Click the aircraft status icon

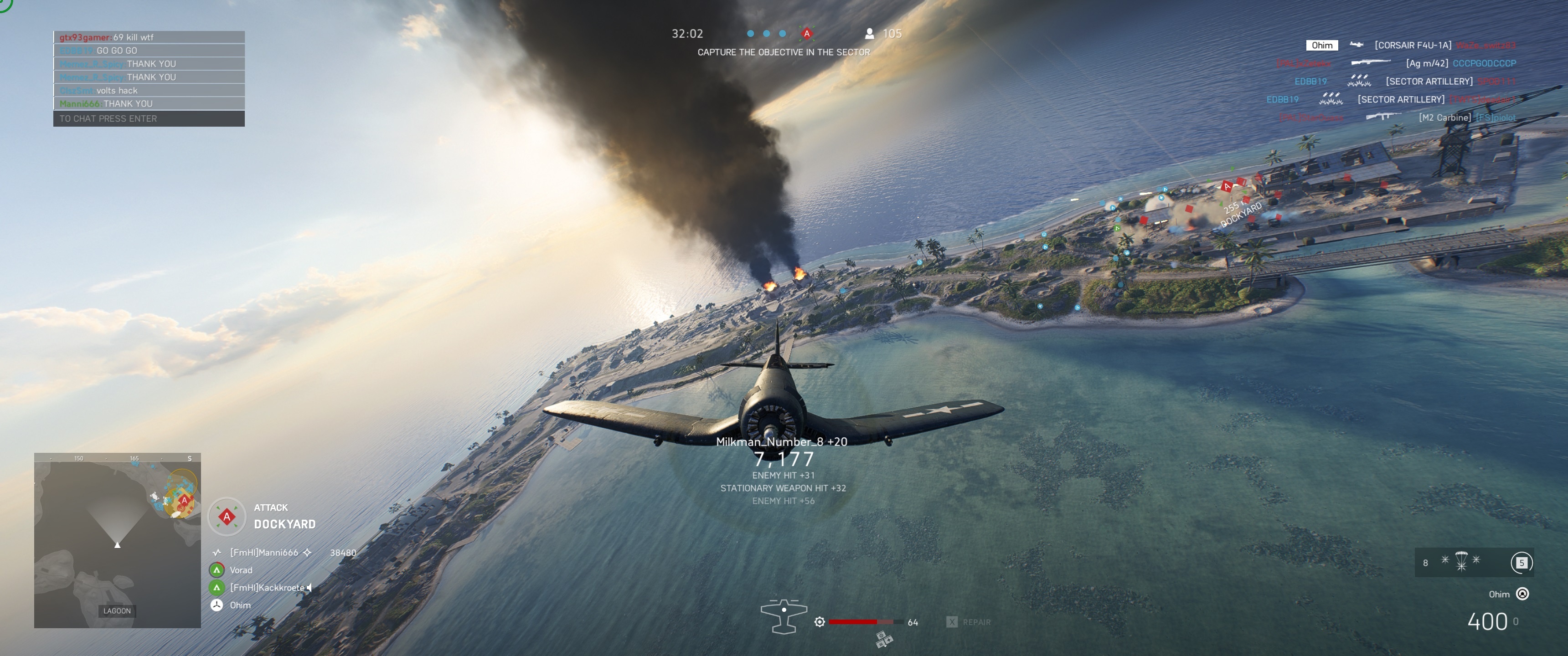point(784,616)
